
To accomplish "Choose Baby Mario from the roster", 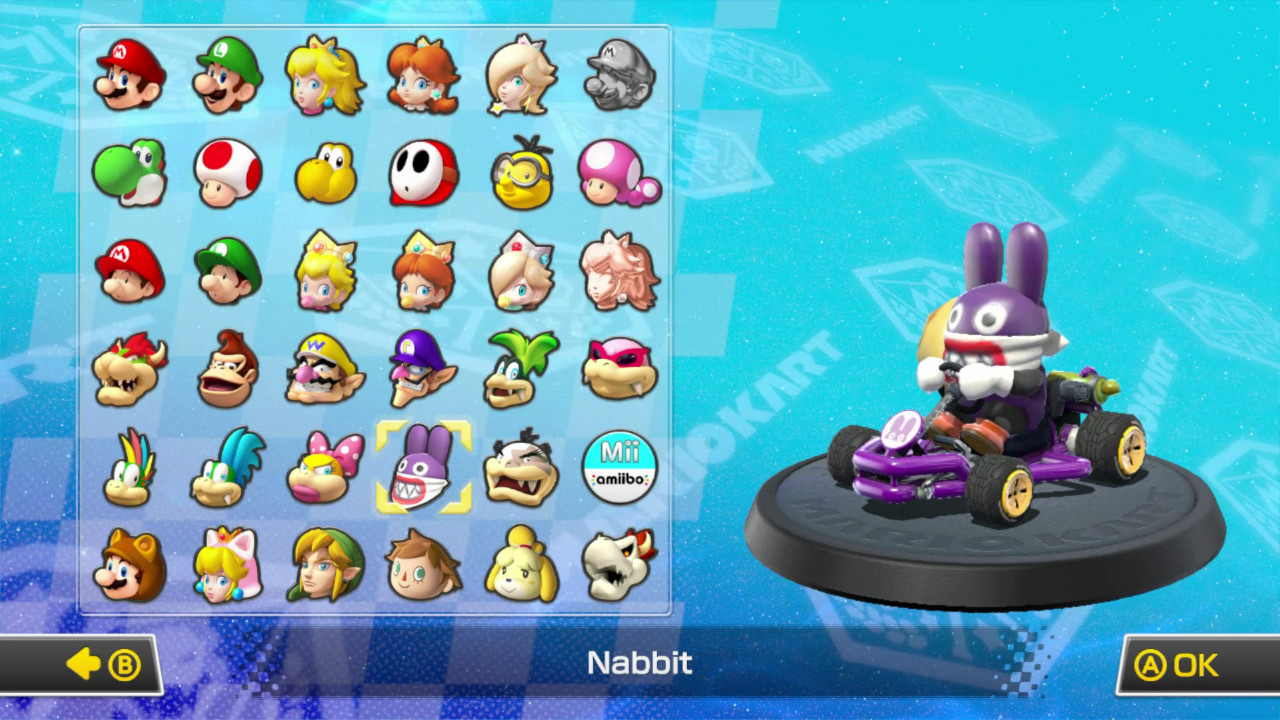I will pyautogui.click(x=126, y=270).
